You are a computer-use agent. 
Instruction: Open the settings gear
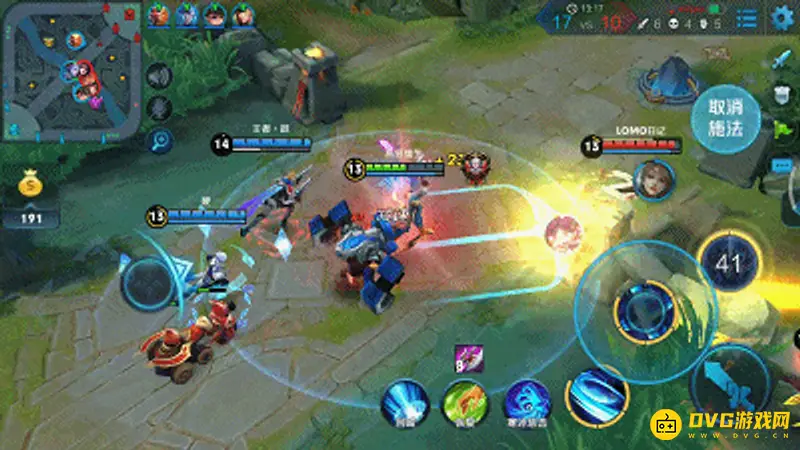pyautogui.click(x=782, y=17)
